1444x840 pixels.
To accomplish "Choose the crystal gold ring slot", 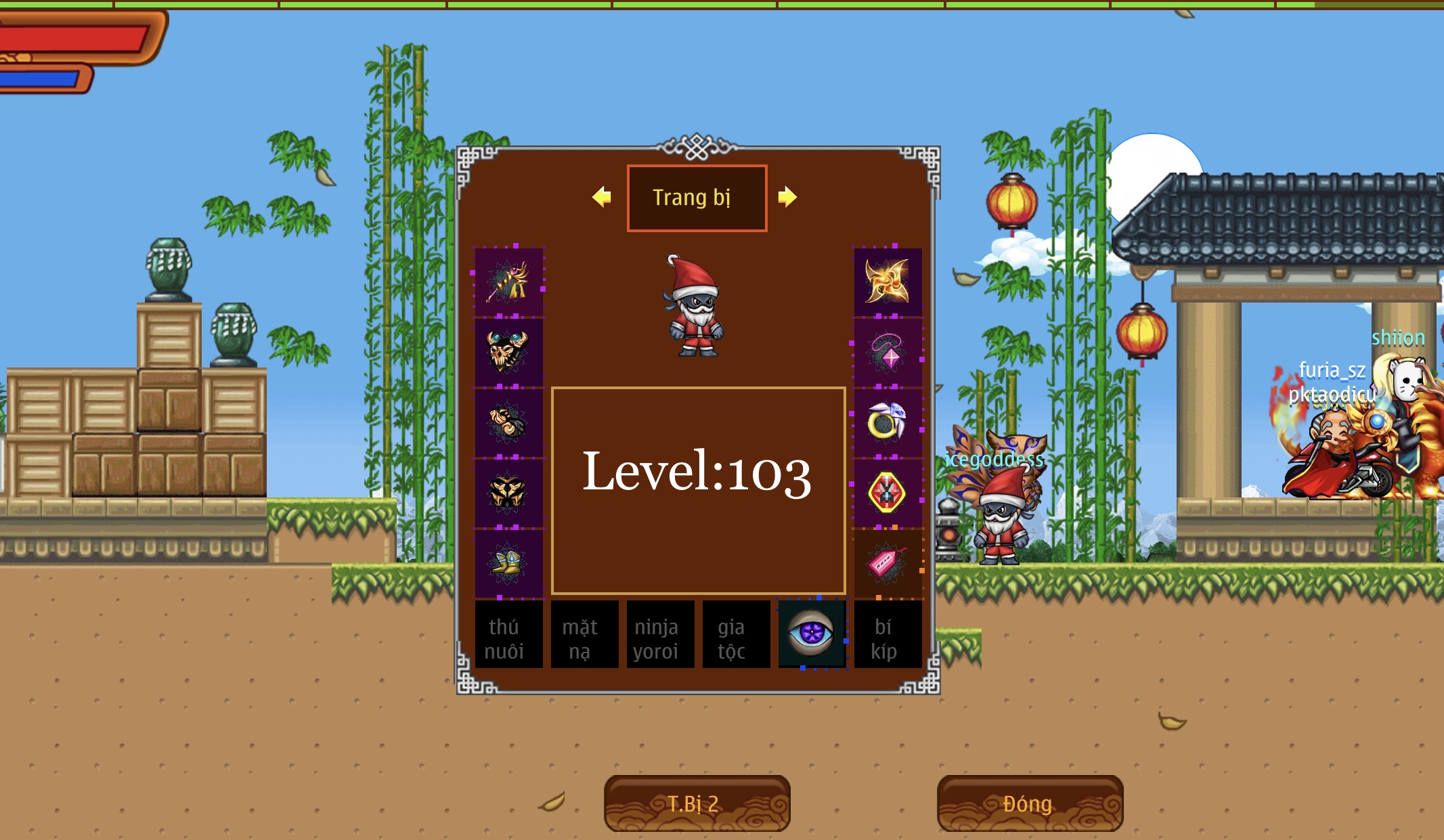I will click(888, 422).
